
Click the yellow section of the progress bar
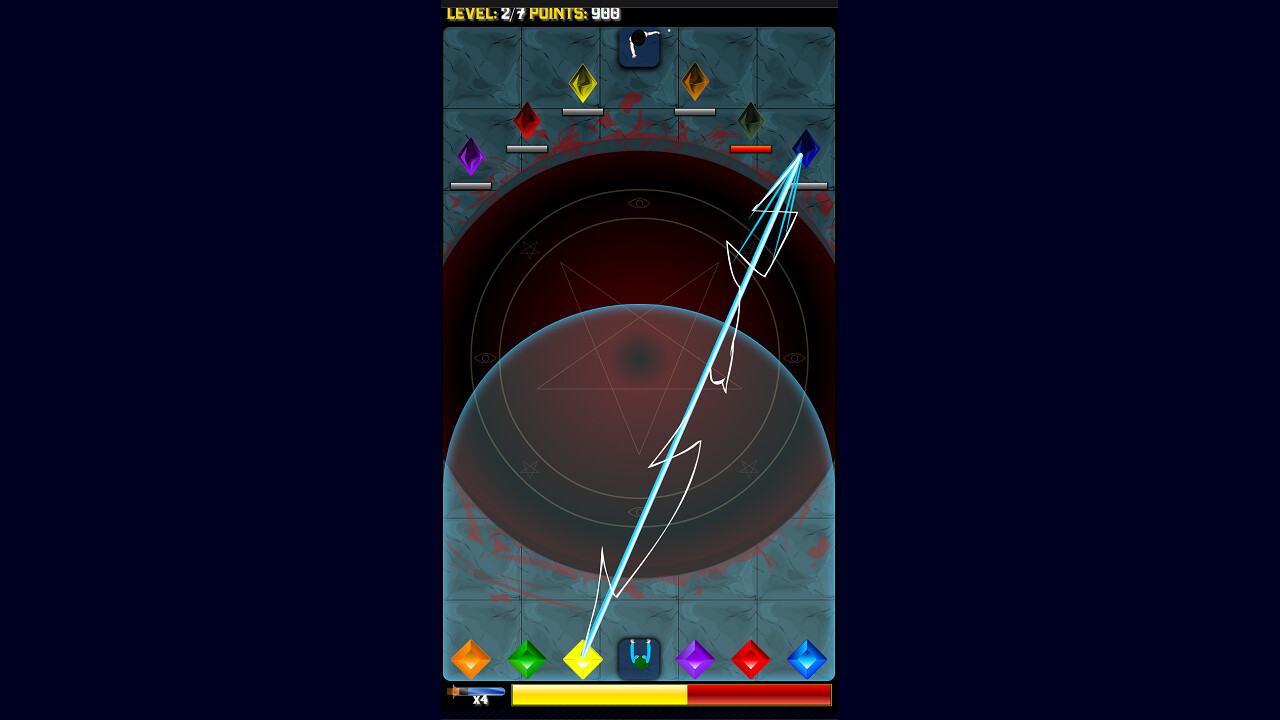600,695
